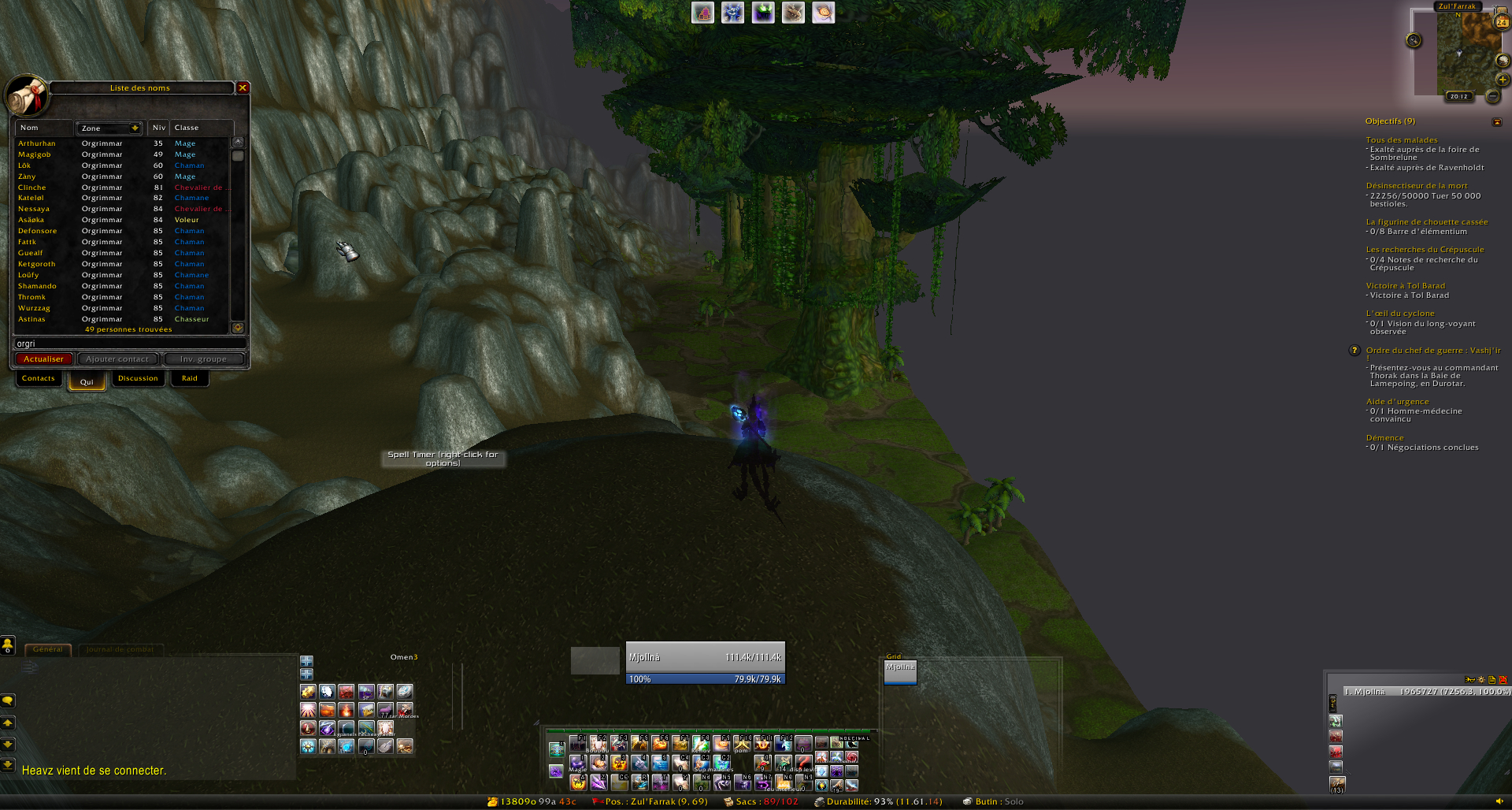
Task: Select the Astinas row in who list
Action: coord(32,319)
